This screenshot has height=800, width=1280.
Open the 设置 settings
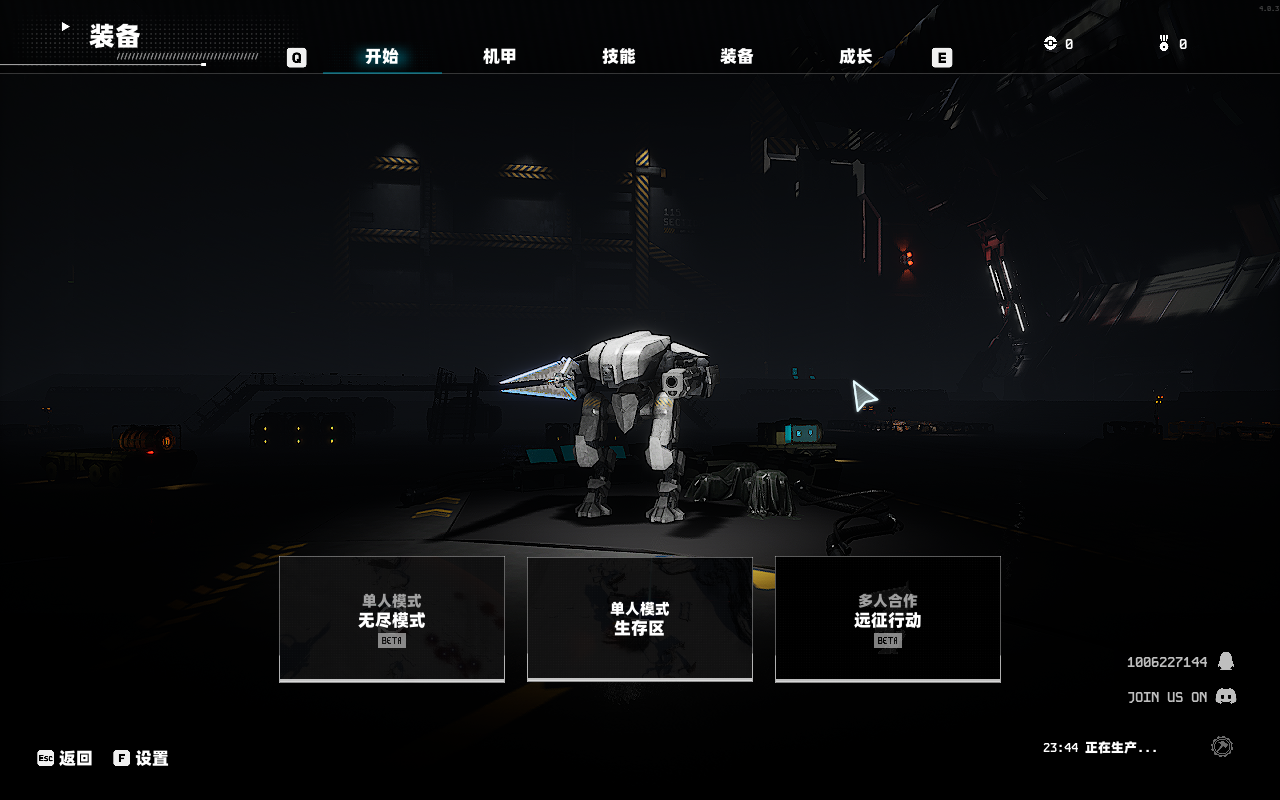[x=141, y=758]
